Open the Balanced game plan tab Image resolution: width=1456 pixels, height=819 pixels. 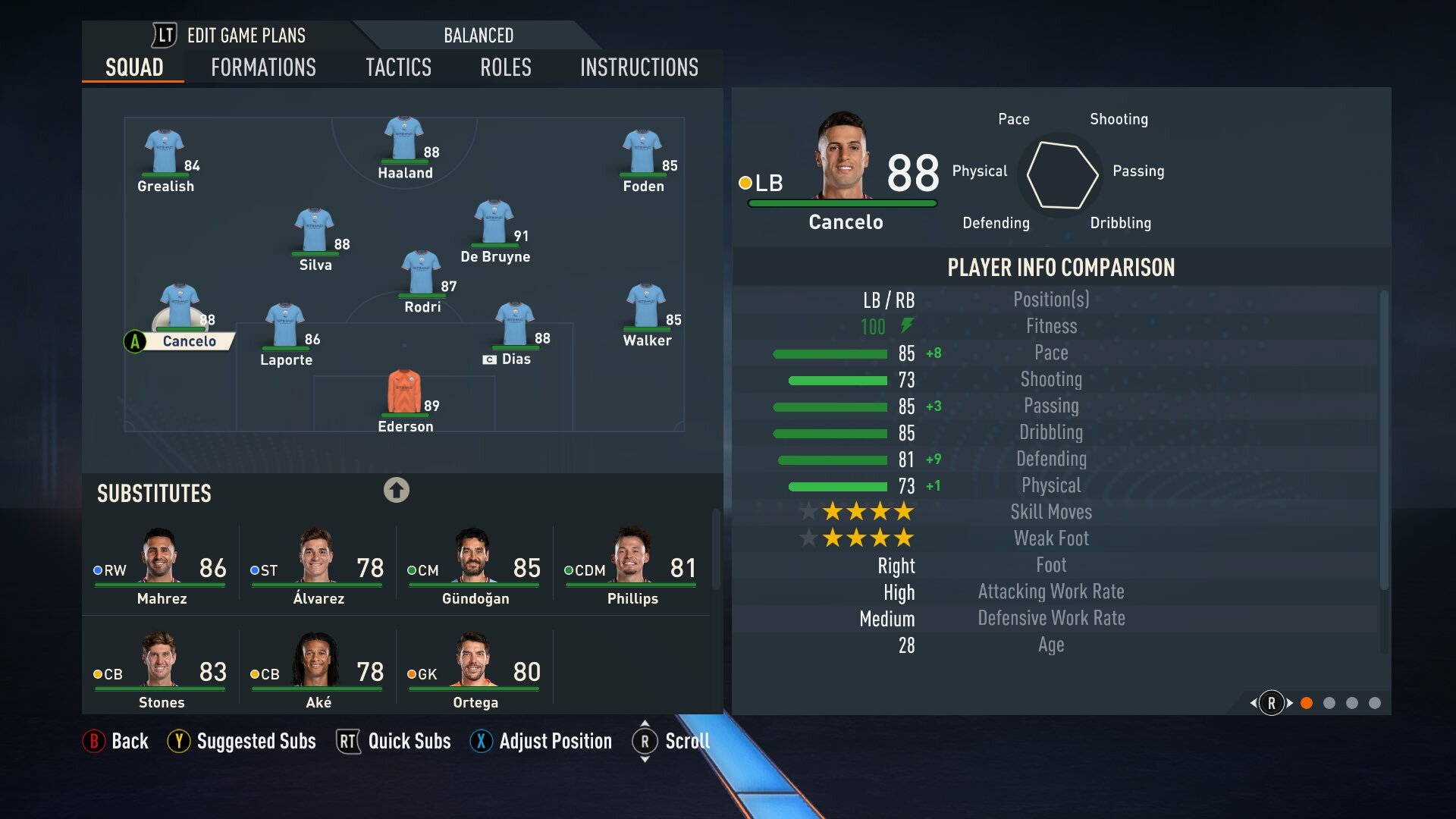point(478,36)
